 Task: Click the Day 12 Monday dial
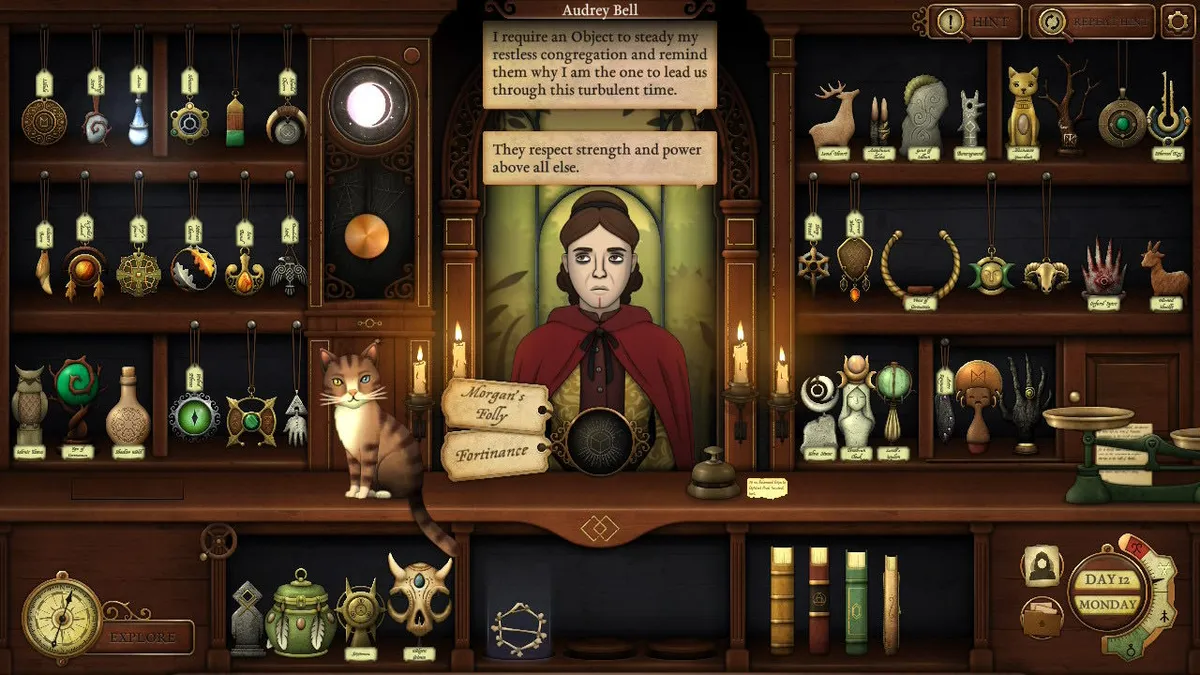pyautogui.click(x=1107, y=594)
